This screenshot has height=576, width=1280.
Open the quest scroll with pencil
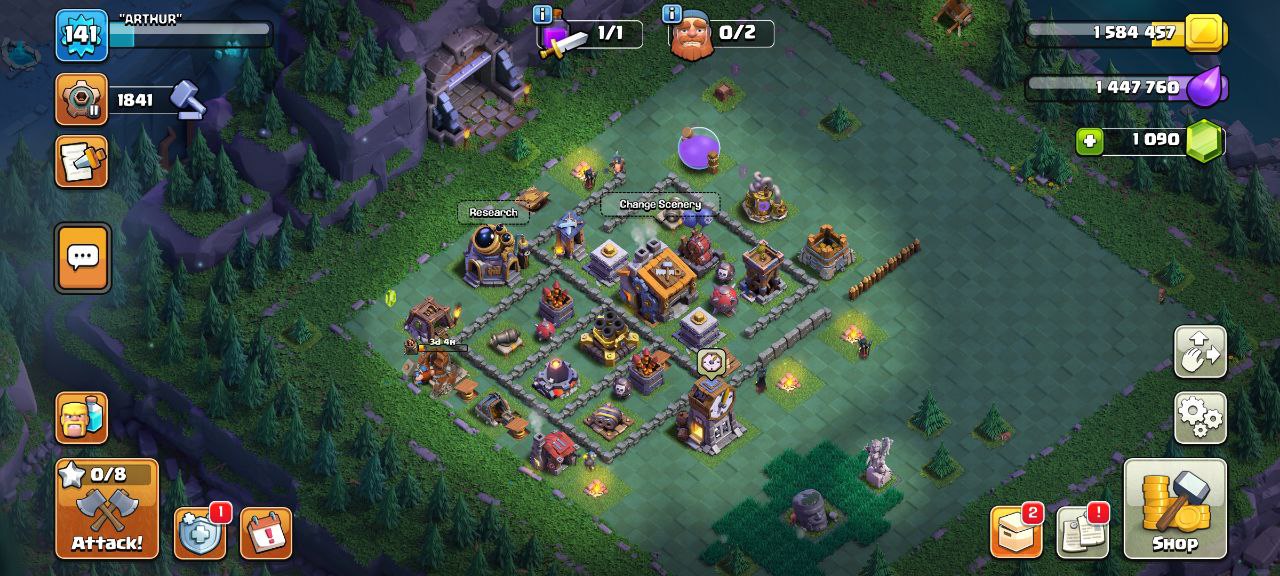point(81,161)
